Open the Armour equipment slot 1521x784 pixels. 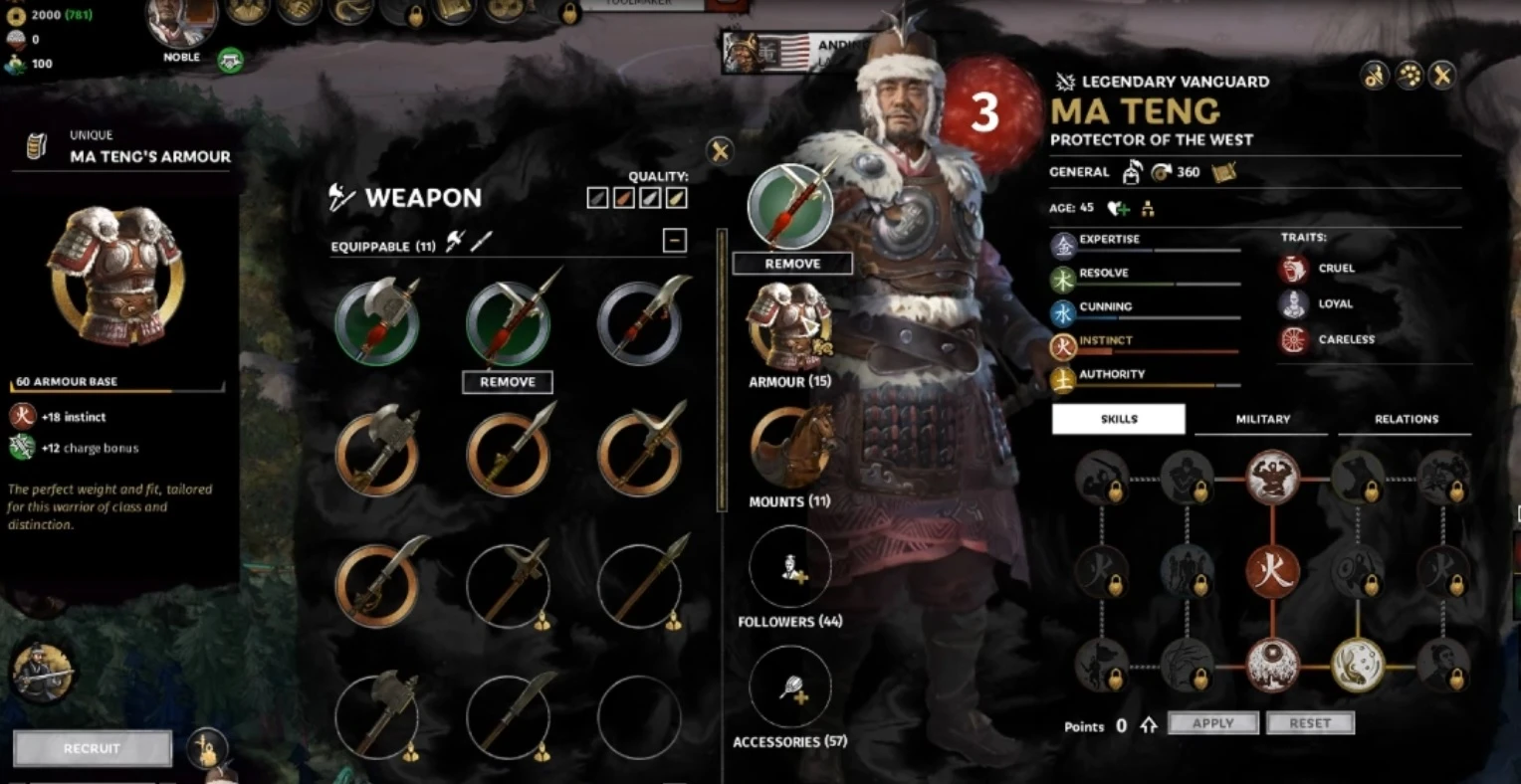click(789, 328)
